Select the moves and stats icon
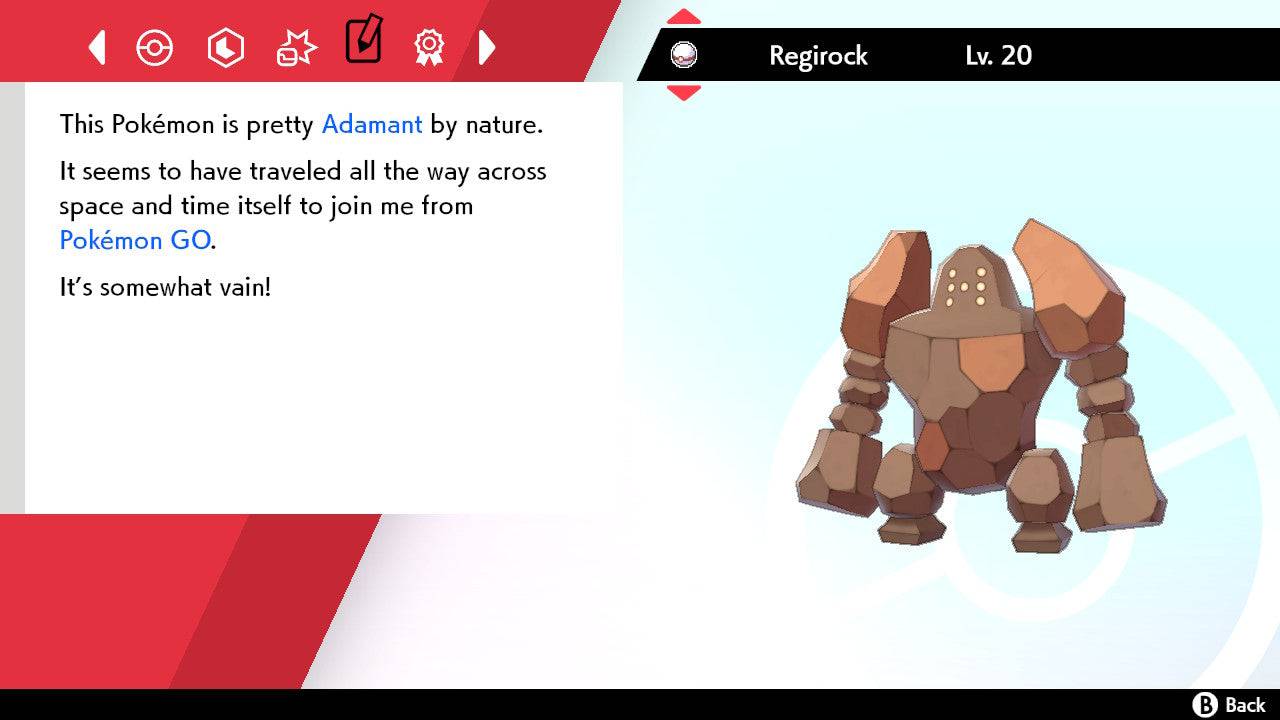Image resolution: width=1280 pixels, height=720 pixels. [225, 47]
